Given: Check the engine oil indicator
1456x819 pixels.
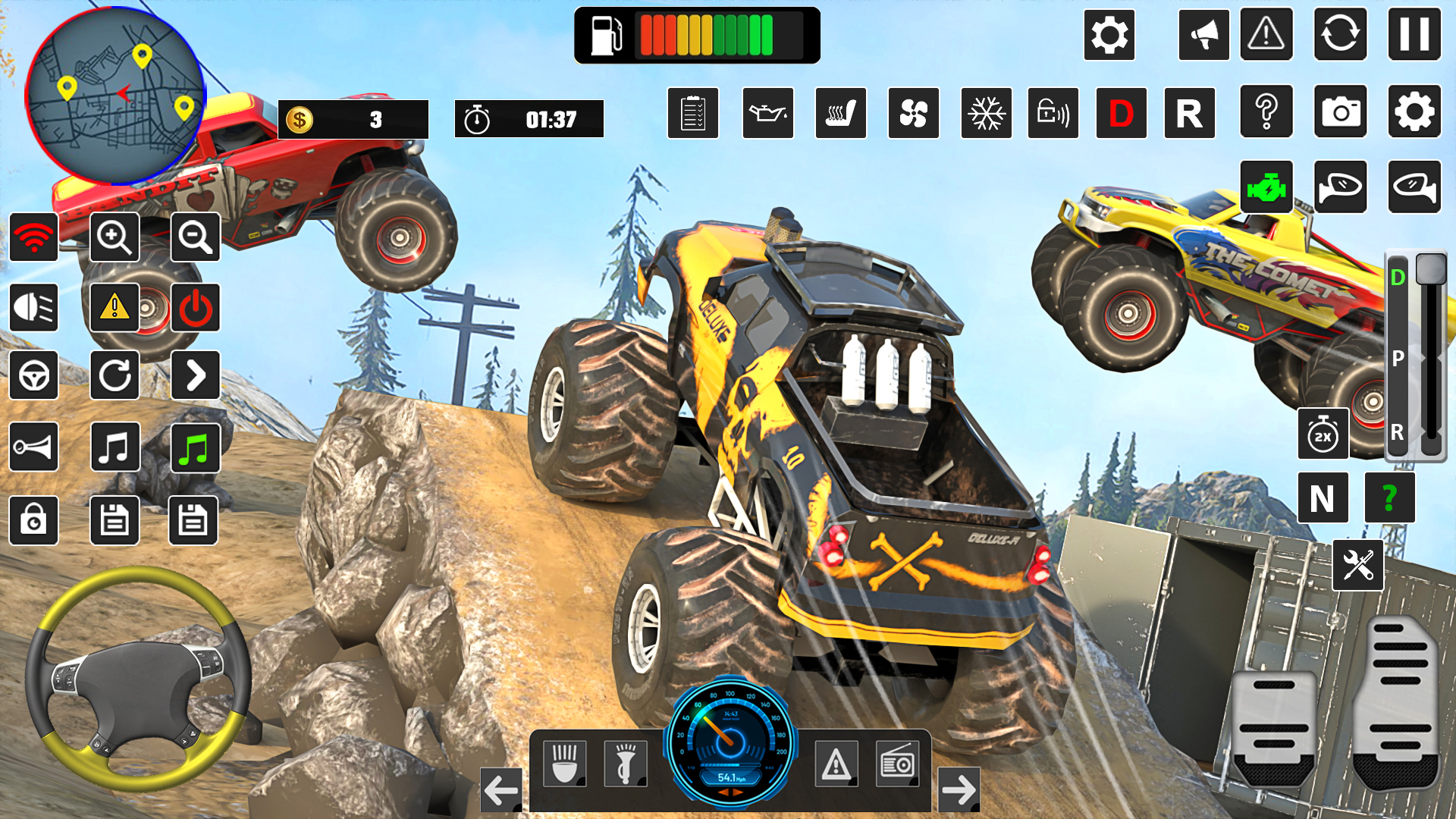Looking at the screenshot, I should (767, 114).
